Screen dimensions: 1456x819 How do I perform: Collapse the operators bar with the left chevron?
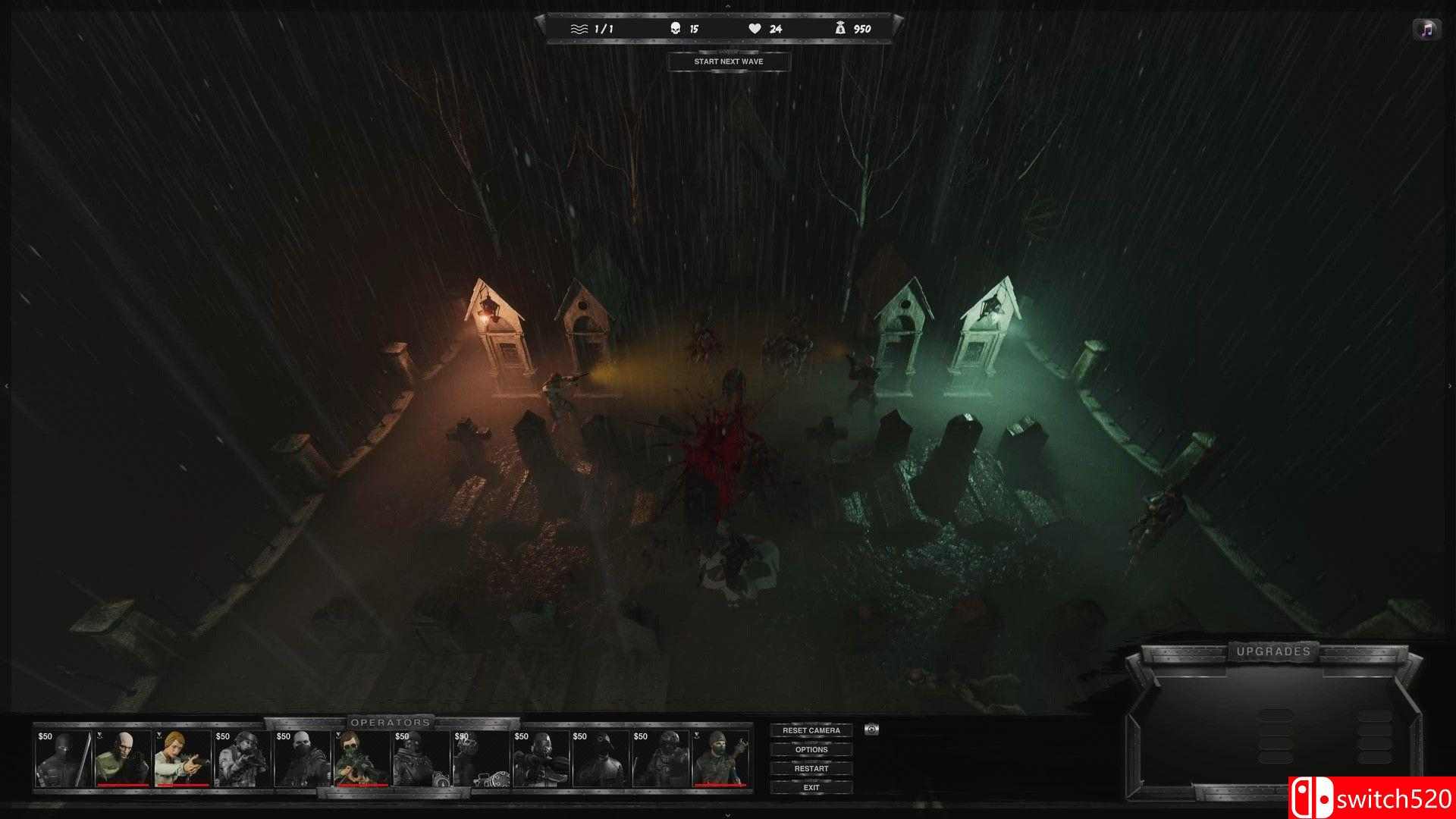(6, 385)
